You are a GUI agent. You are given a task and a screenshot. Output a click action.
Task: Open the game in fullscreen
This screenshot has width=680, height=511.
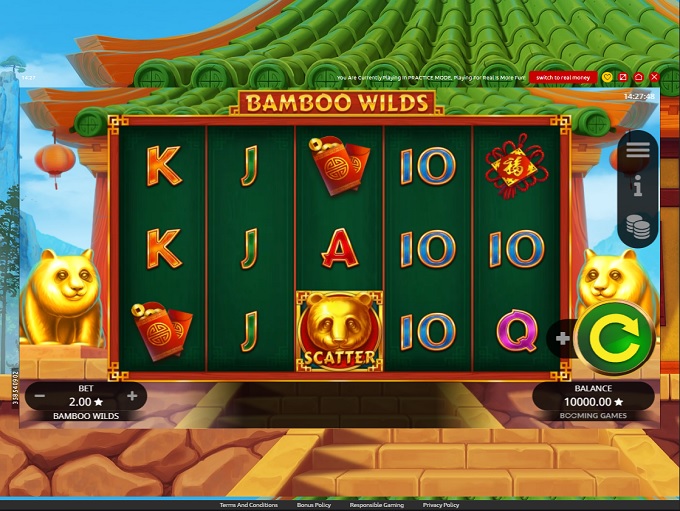[x=623, y=77]
